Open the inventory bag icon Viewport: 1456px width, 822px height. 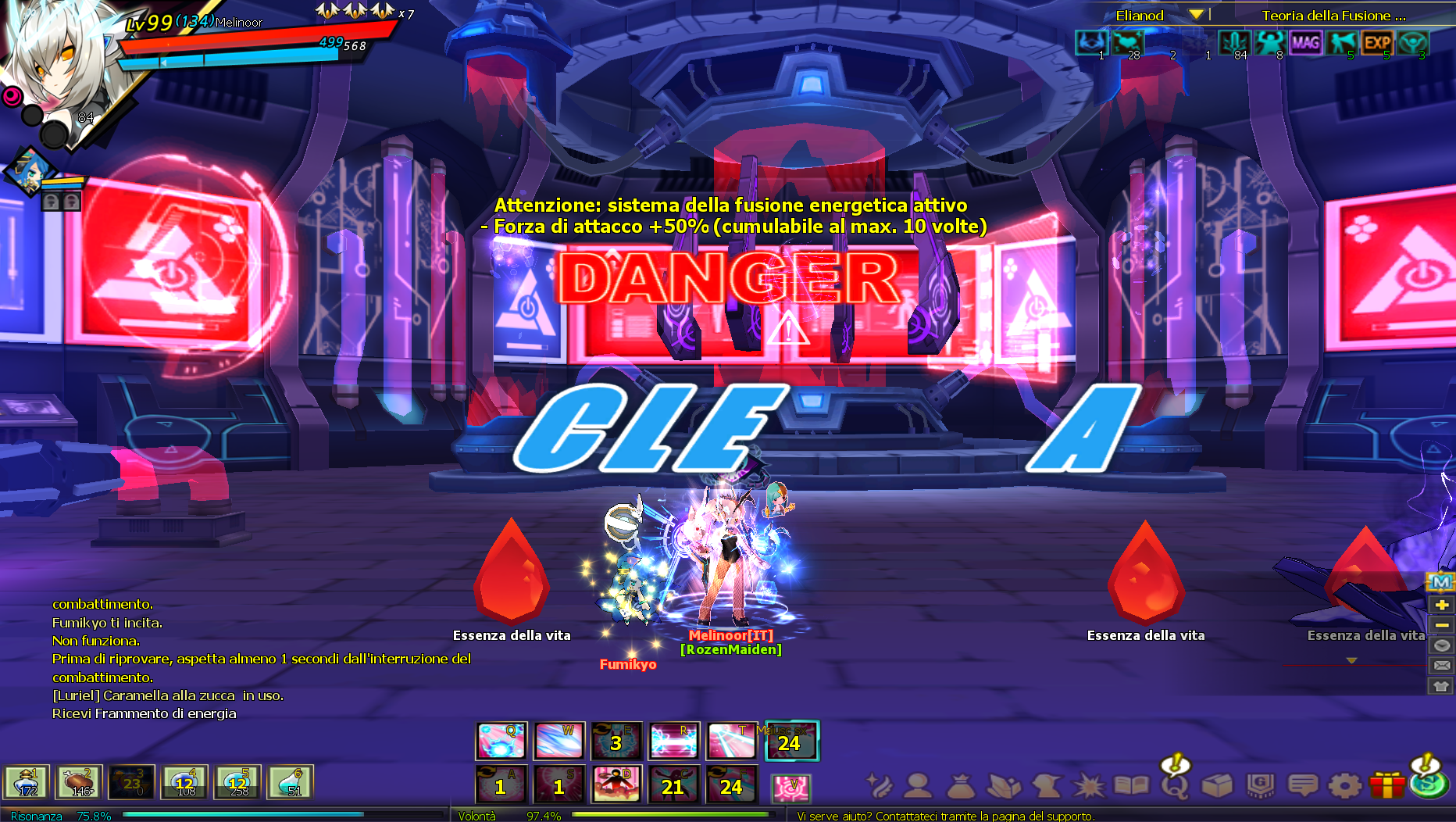(961, 785)
